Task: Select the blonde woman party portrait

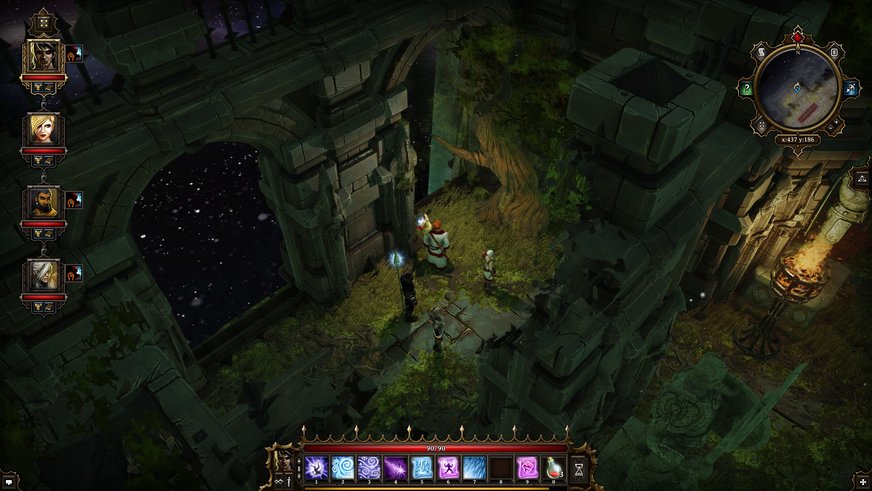Action: [x=43, y=129]
